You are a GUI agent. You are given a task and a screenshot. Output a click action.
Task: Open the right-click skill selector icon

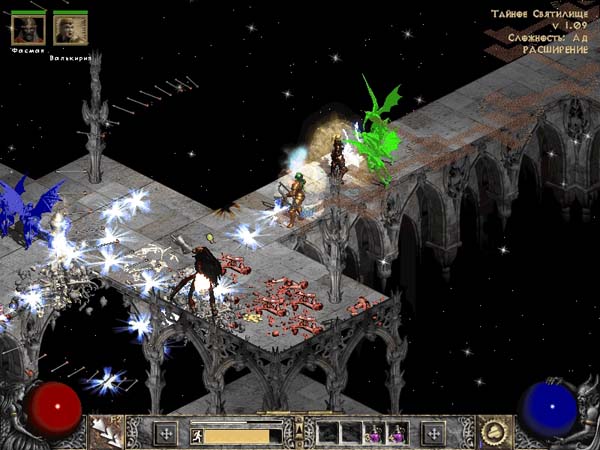pos(492,432)
